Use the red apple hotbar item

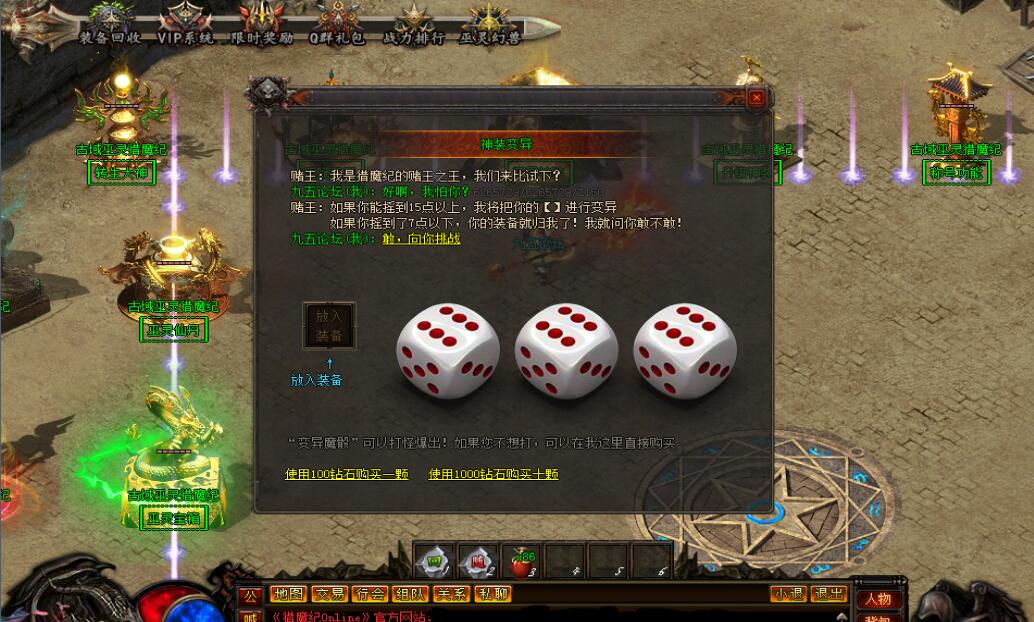point(520,561)
